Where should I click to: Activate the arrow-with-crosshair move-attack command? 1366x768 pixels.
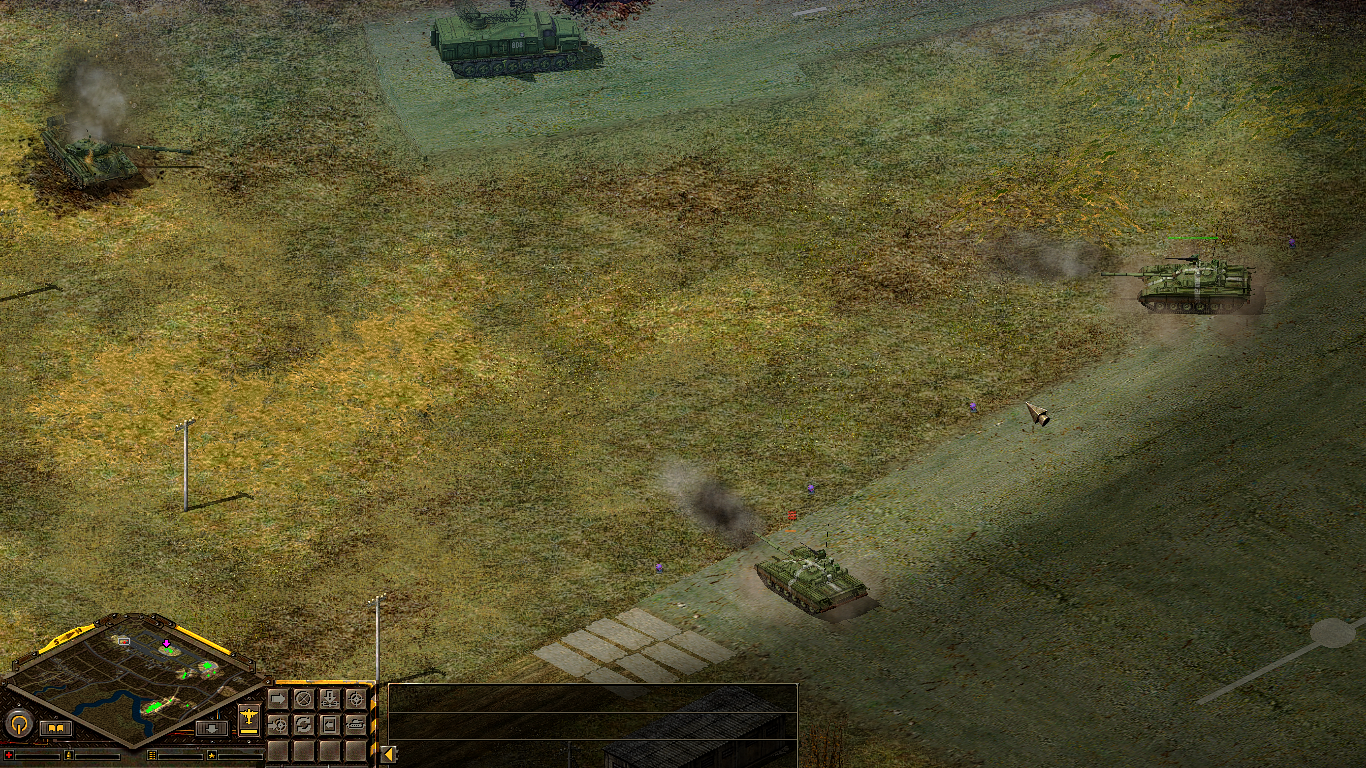(278, 724)
